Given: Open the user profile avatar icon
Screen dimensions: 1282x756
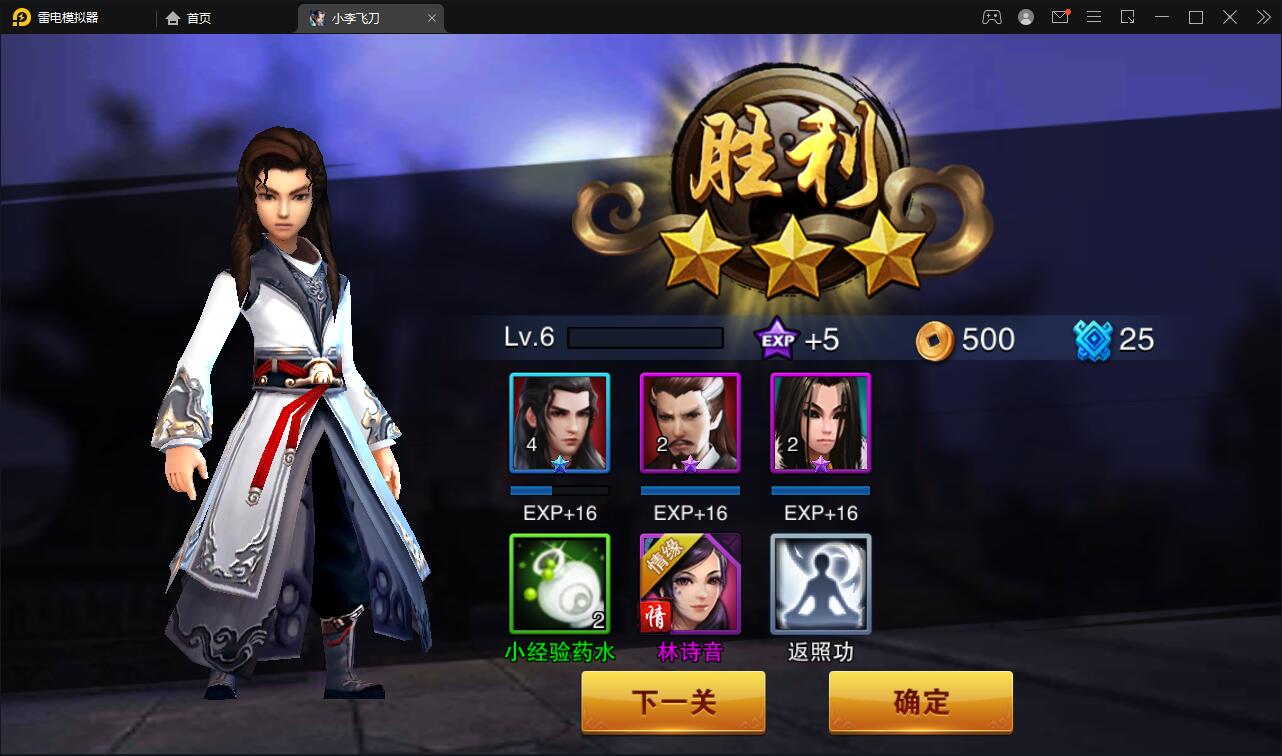Looking at the screenshot, I should tap(1025, 17).
